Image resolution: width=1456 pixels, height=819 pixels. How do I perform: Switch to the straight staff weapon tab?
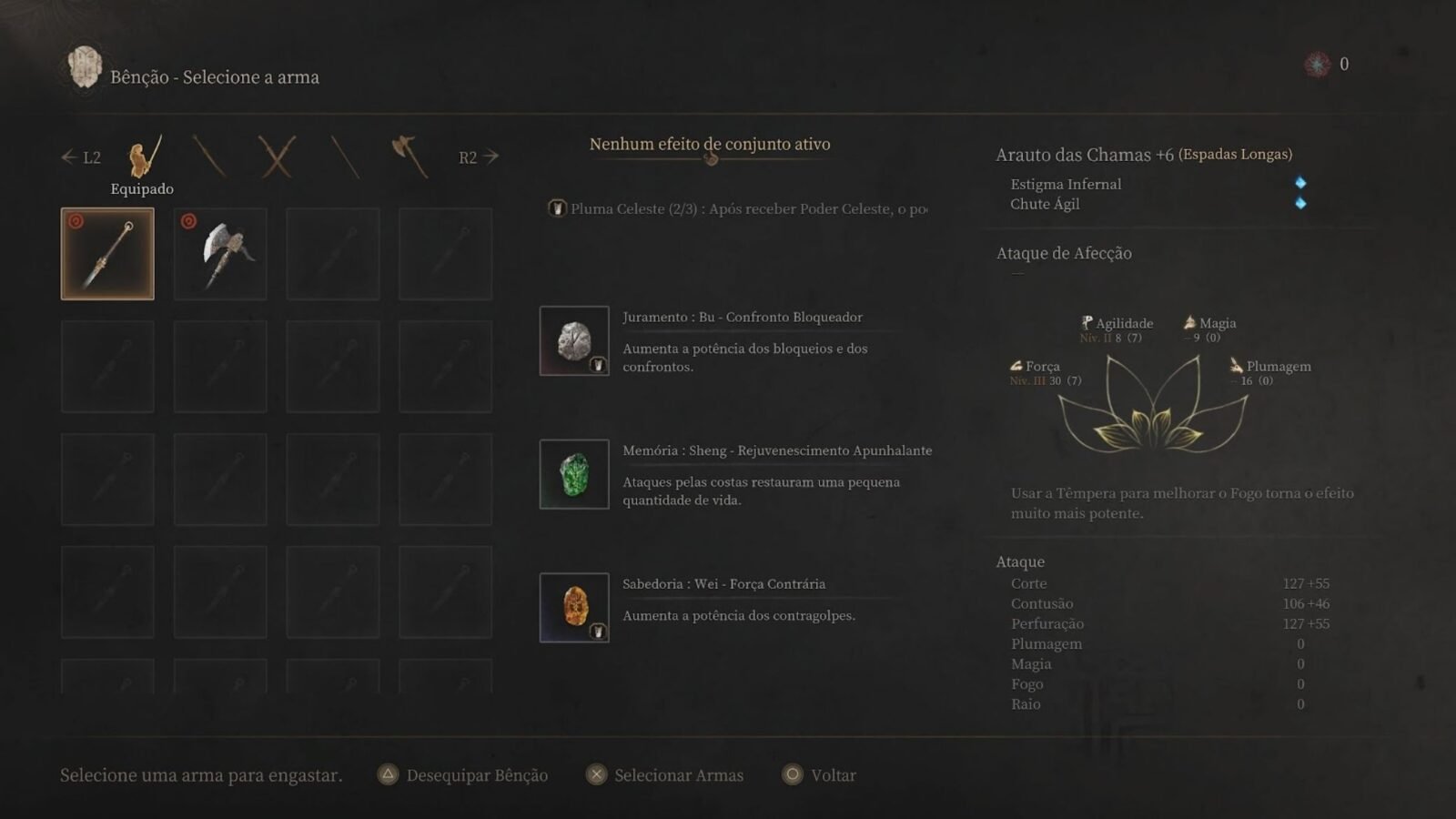coord(345,157)
